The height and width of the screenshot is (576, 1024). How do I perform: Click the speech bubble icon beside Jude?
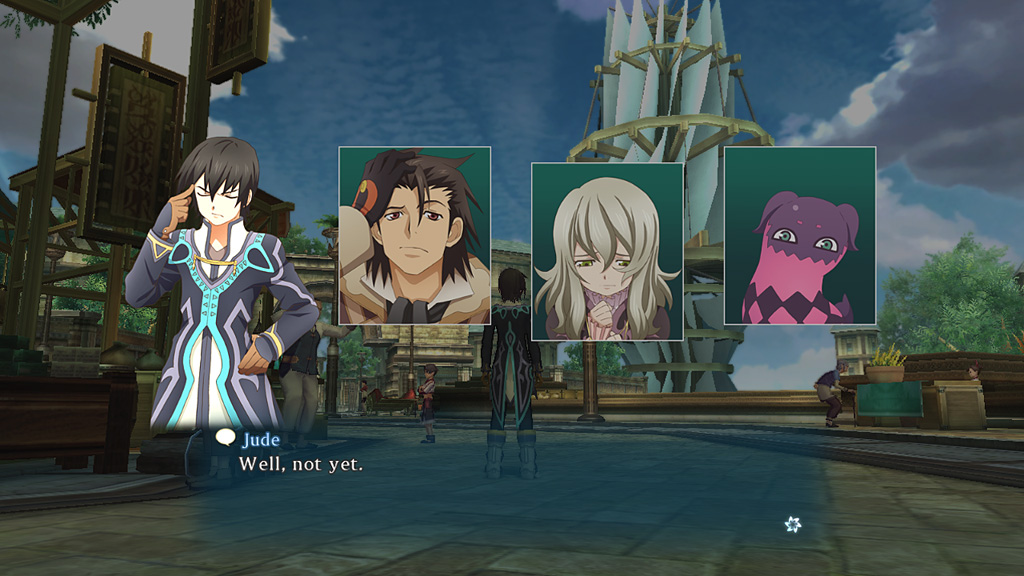tap(226, 439)
